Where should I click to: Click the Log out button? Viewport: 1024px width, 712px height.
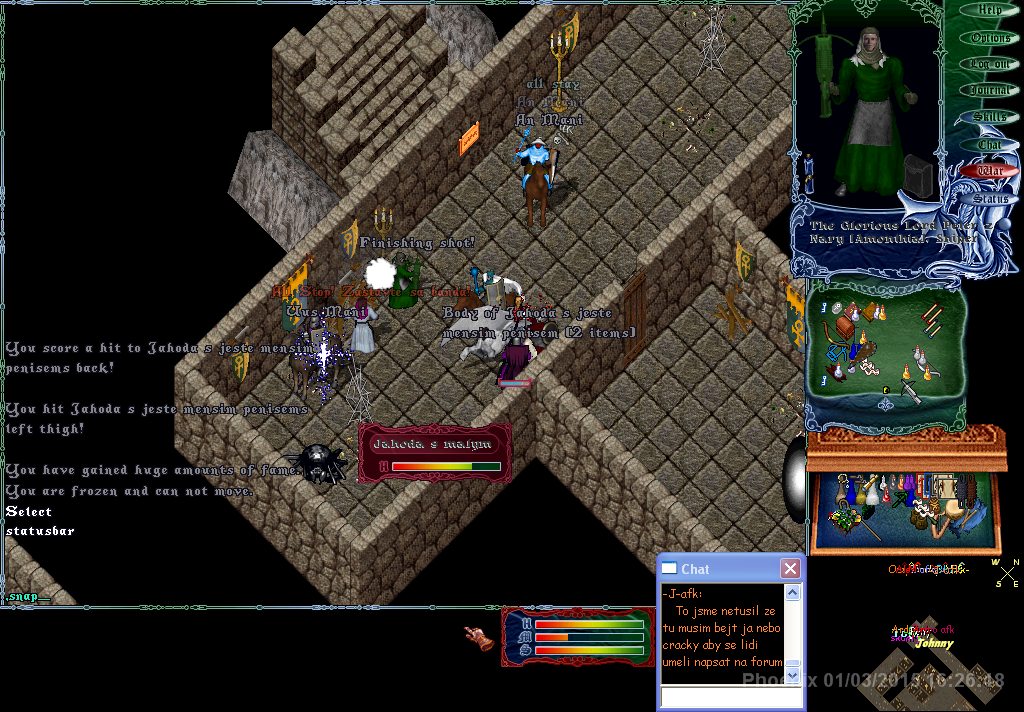(989, 64)
